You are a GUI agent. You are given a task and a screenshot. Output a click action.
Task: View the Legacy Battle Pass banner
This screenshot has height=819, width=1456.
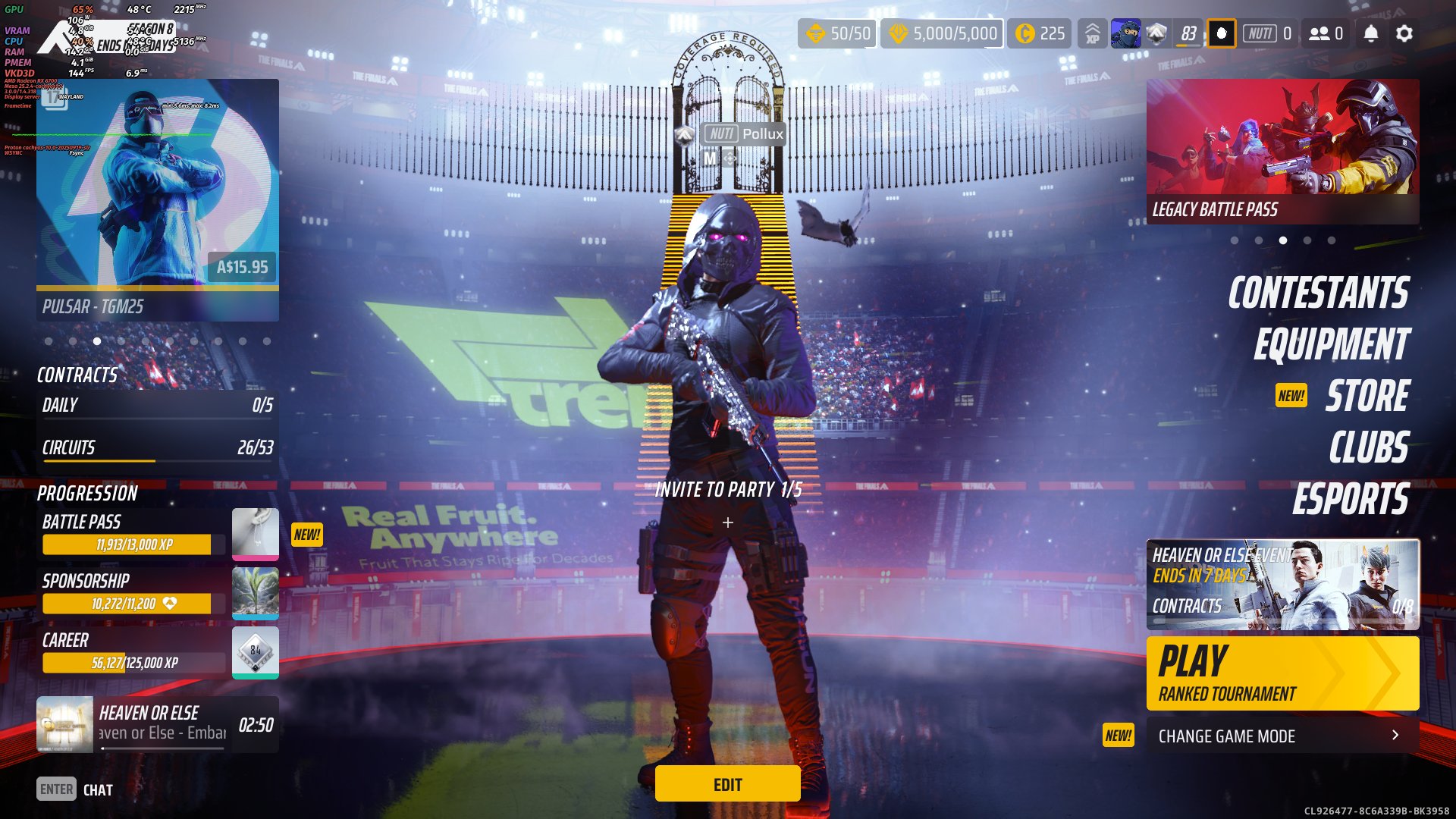pos(1282,152)
